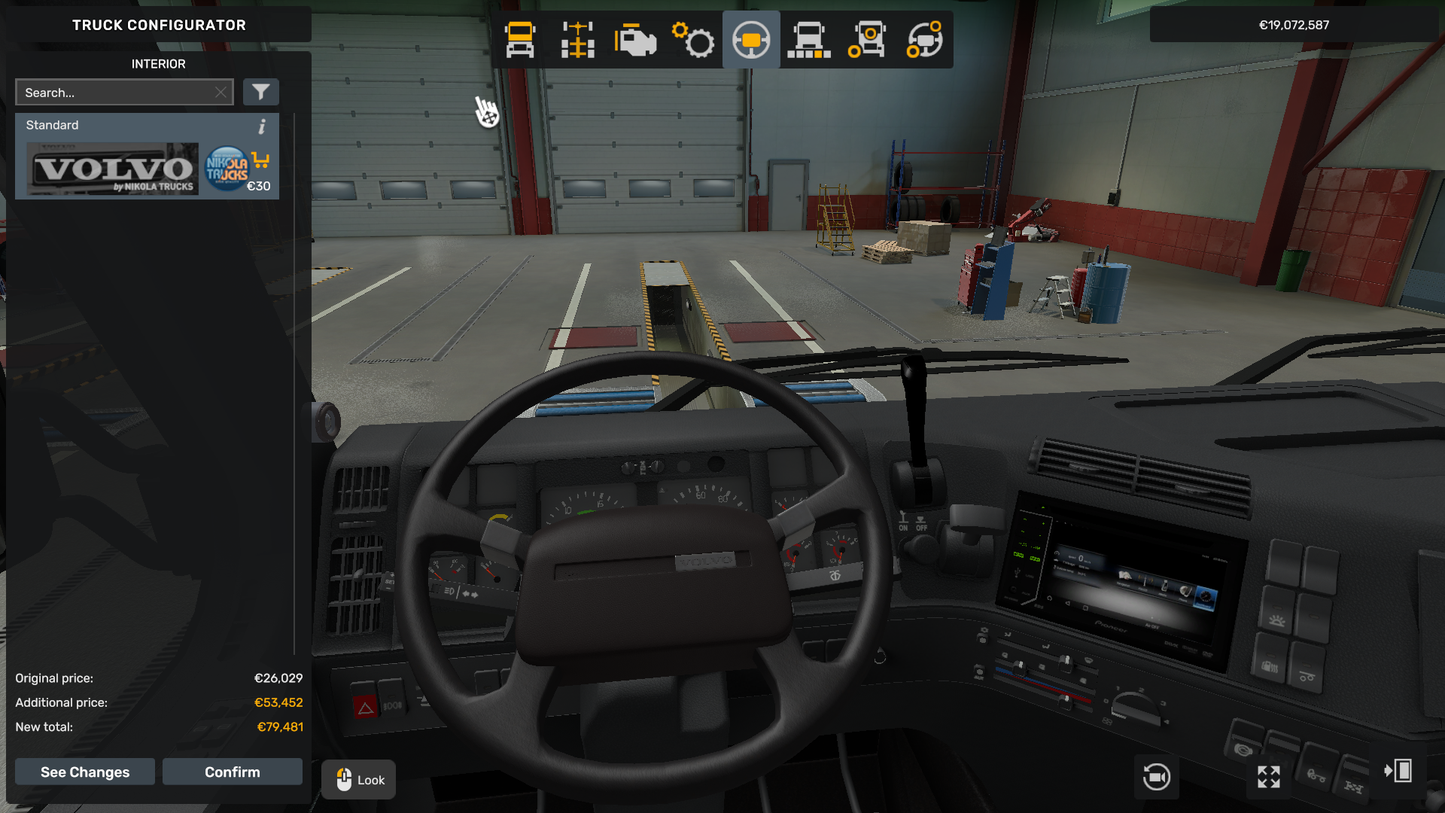Click the interior Search field
The image size is (1445, 813).
point(115,93)
